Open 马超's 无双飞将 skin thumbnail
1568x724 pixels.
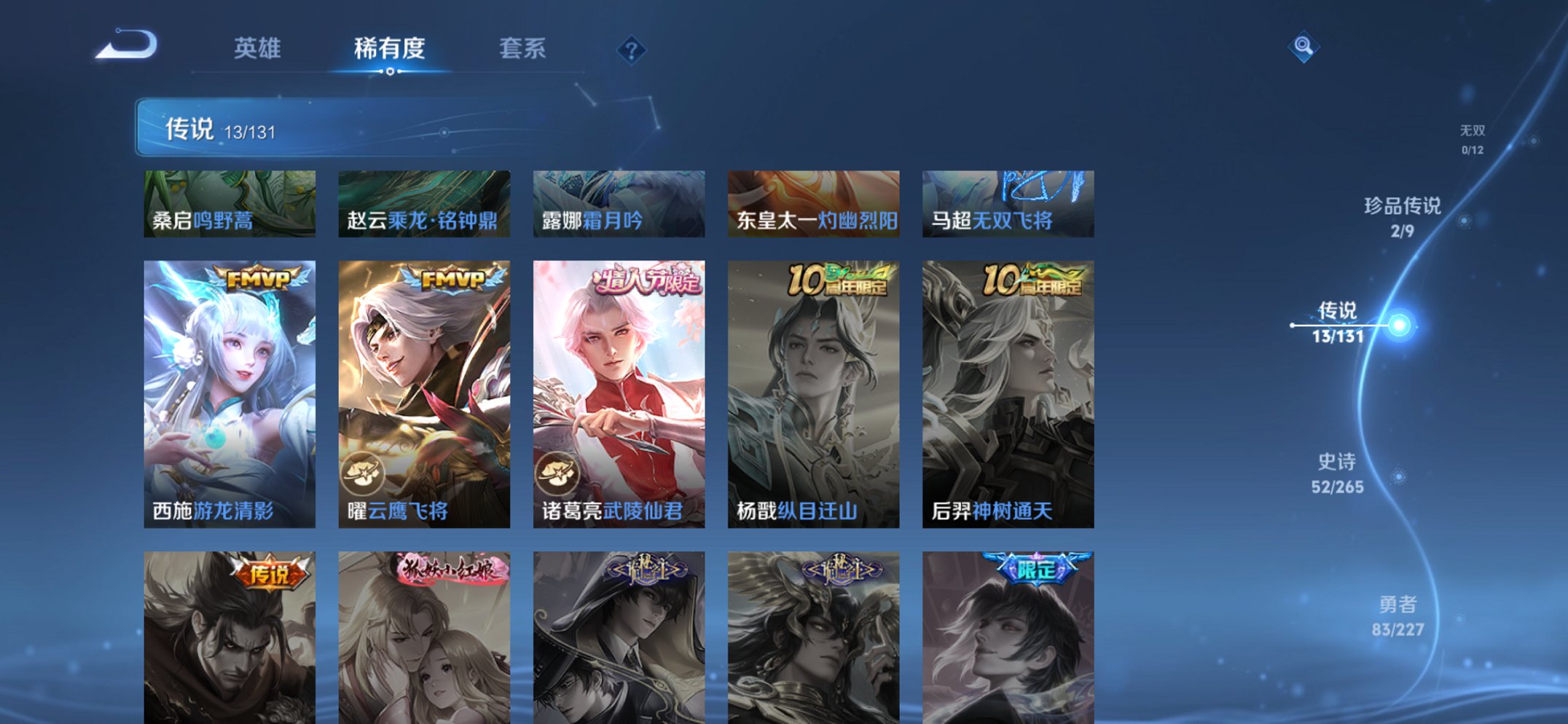click(x=1008, y=204)
